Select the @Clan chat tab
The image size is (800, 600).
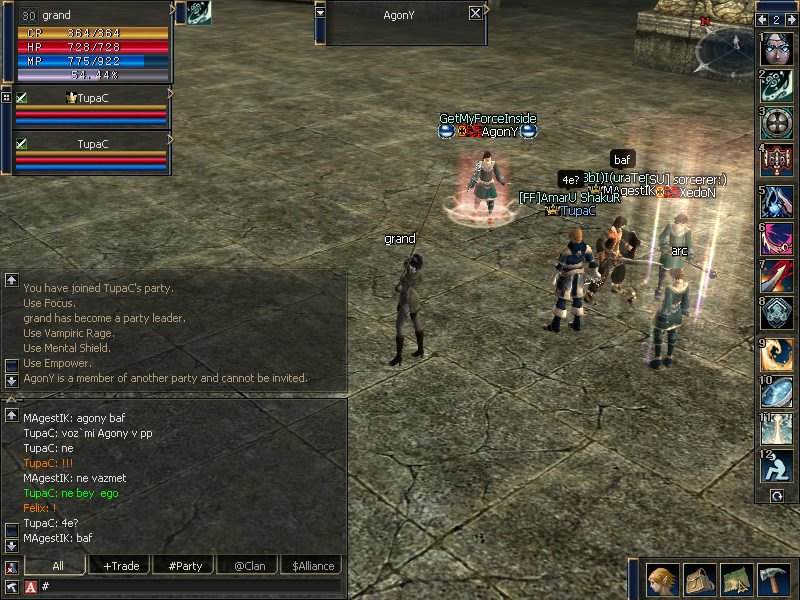pos(247,566)
